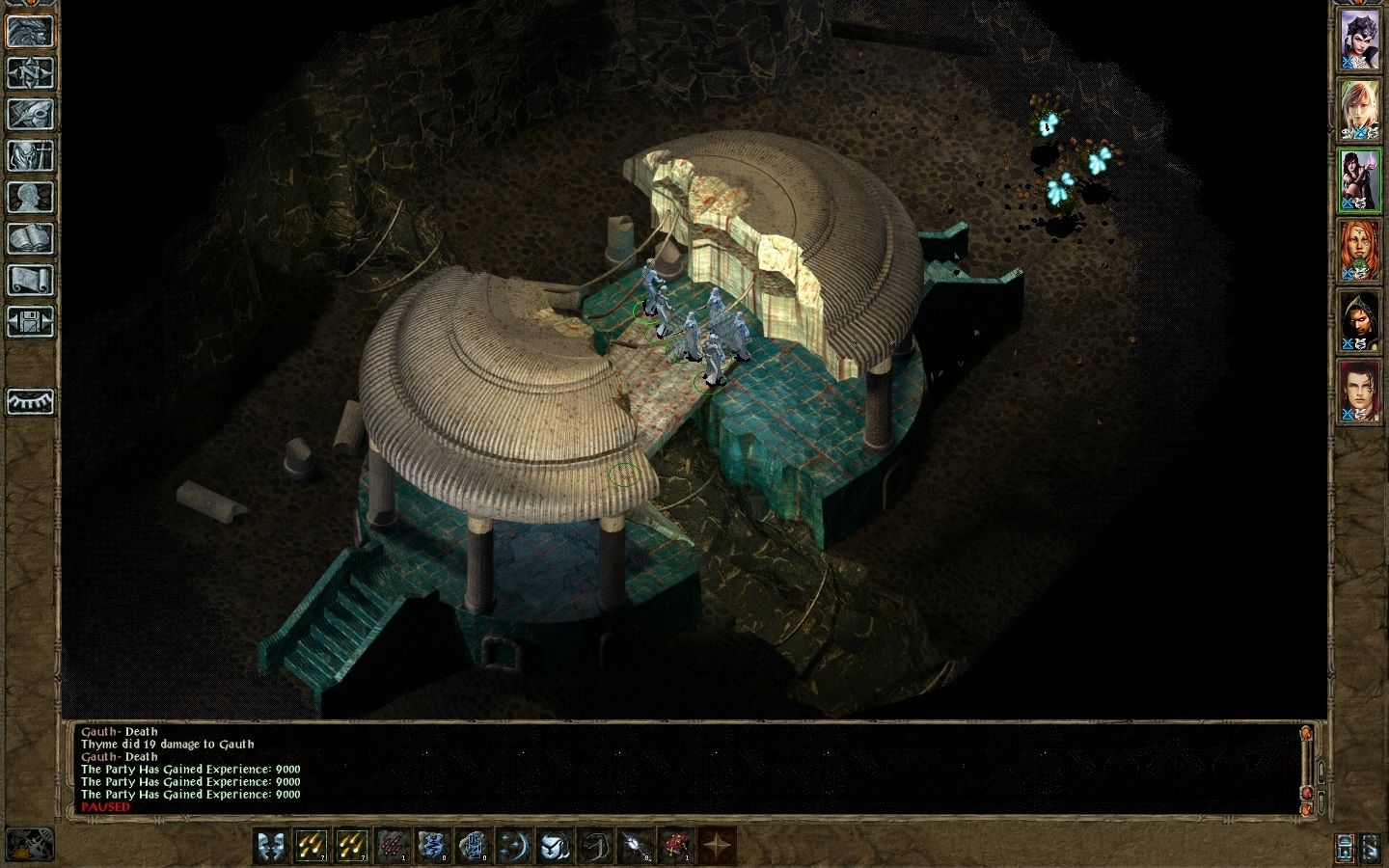Use the red claw-marks quick slot

point(391,846)
